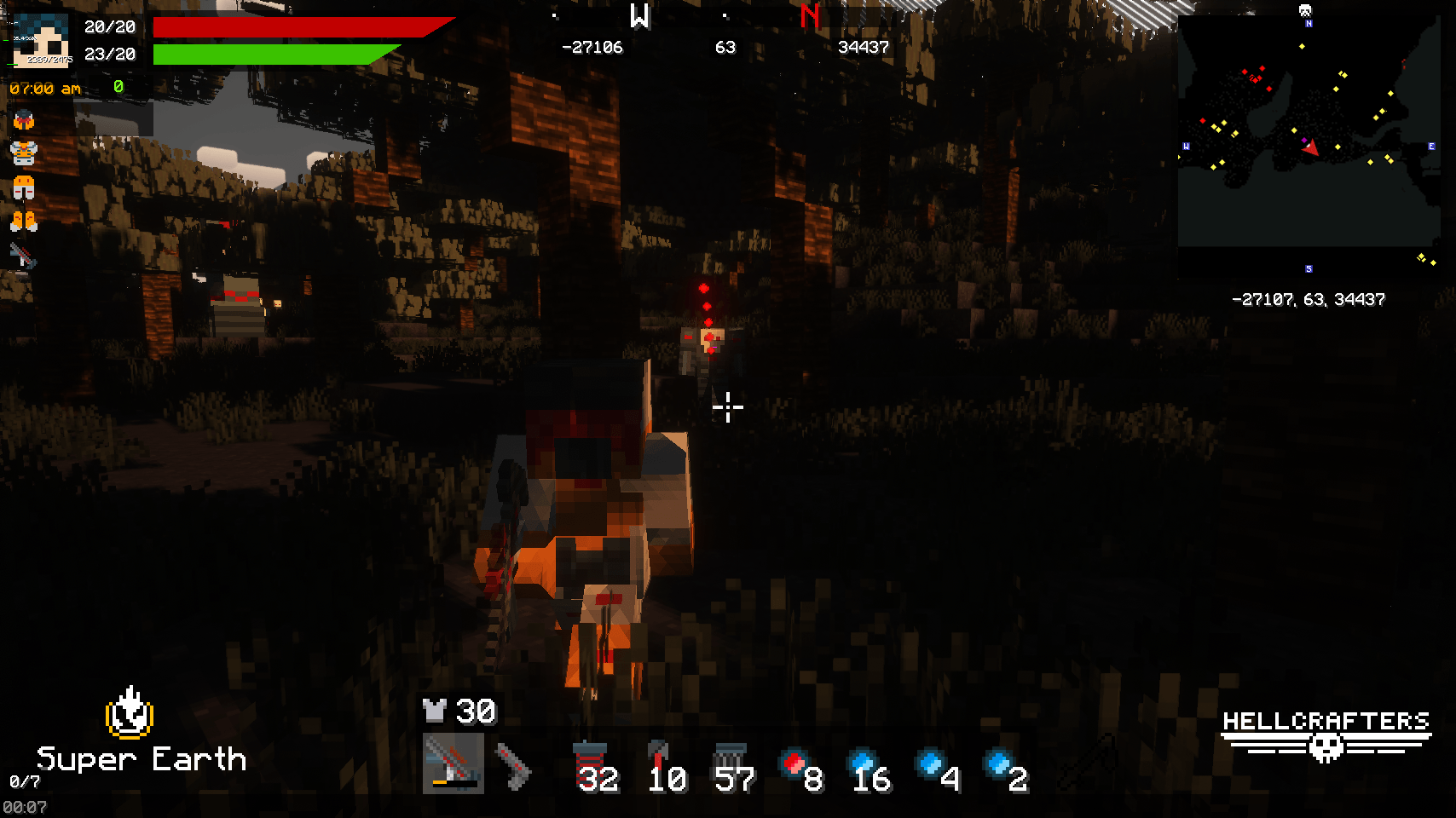Viewport: 1456px width, 818px height.
Task: Click the armor chestplate icon beside the 30
Action: pyautogui.click(x=433, y=711)
